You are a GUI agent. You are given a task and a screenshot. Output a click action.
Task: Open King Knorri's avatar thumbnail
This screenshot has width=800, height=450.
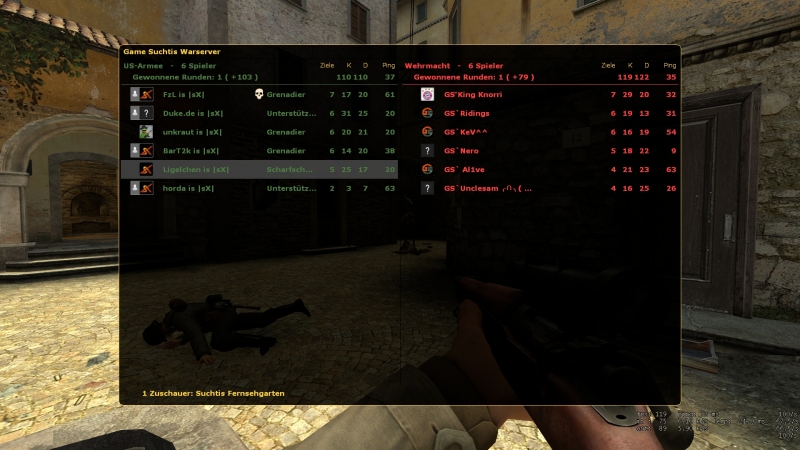428,94
